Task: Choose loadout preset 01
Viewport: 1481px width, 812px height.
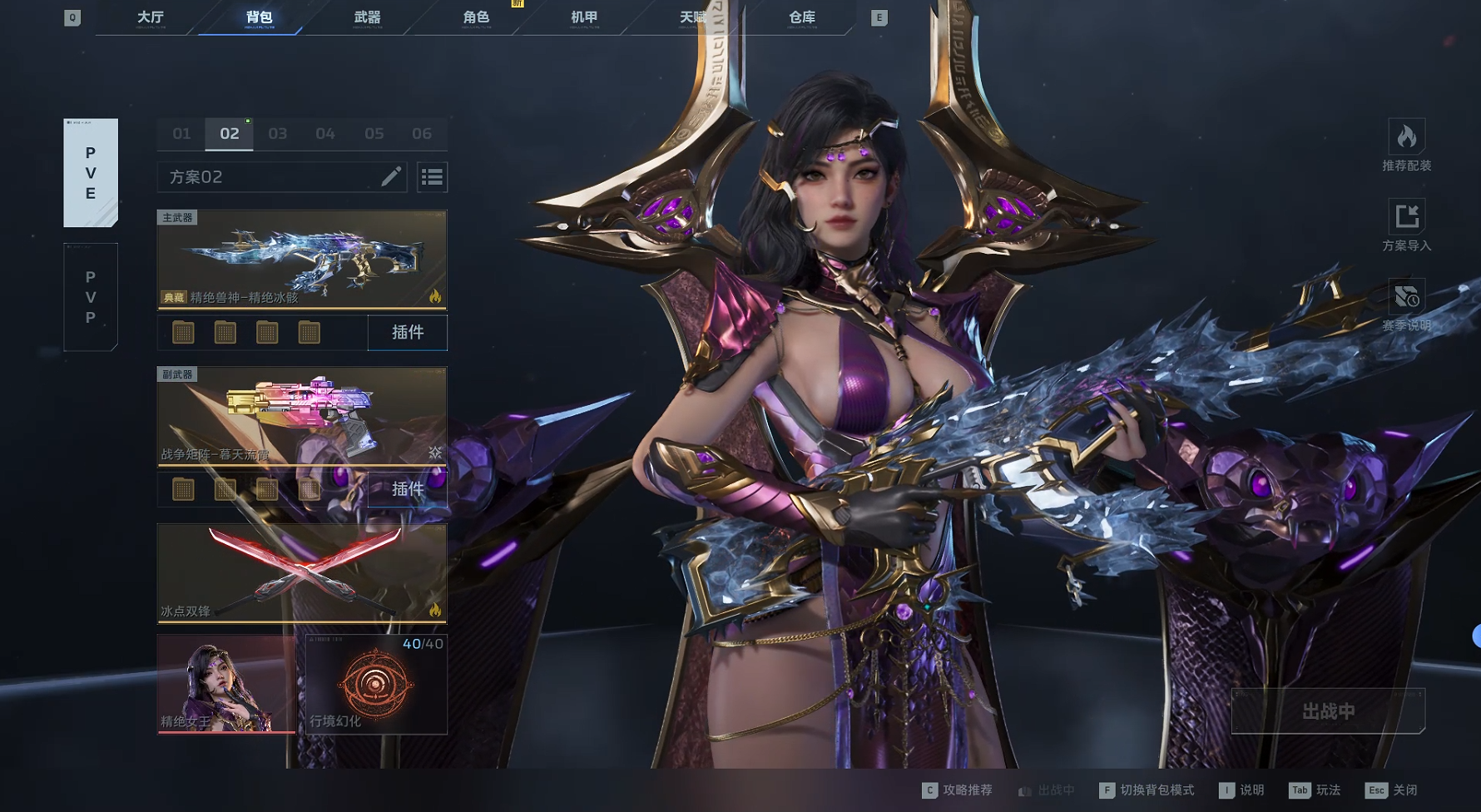Action: click(x=181, y=133)
